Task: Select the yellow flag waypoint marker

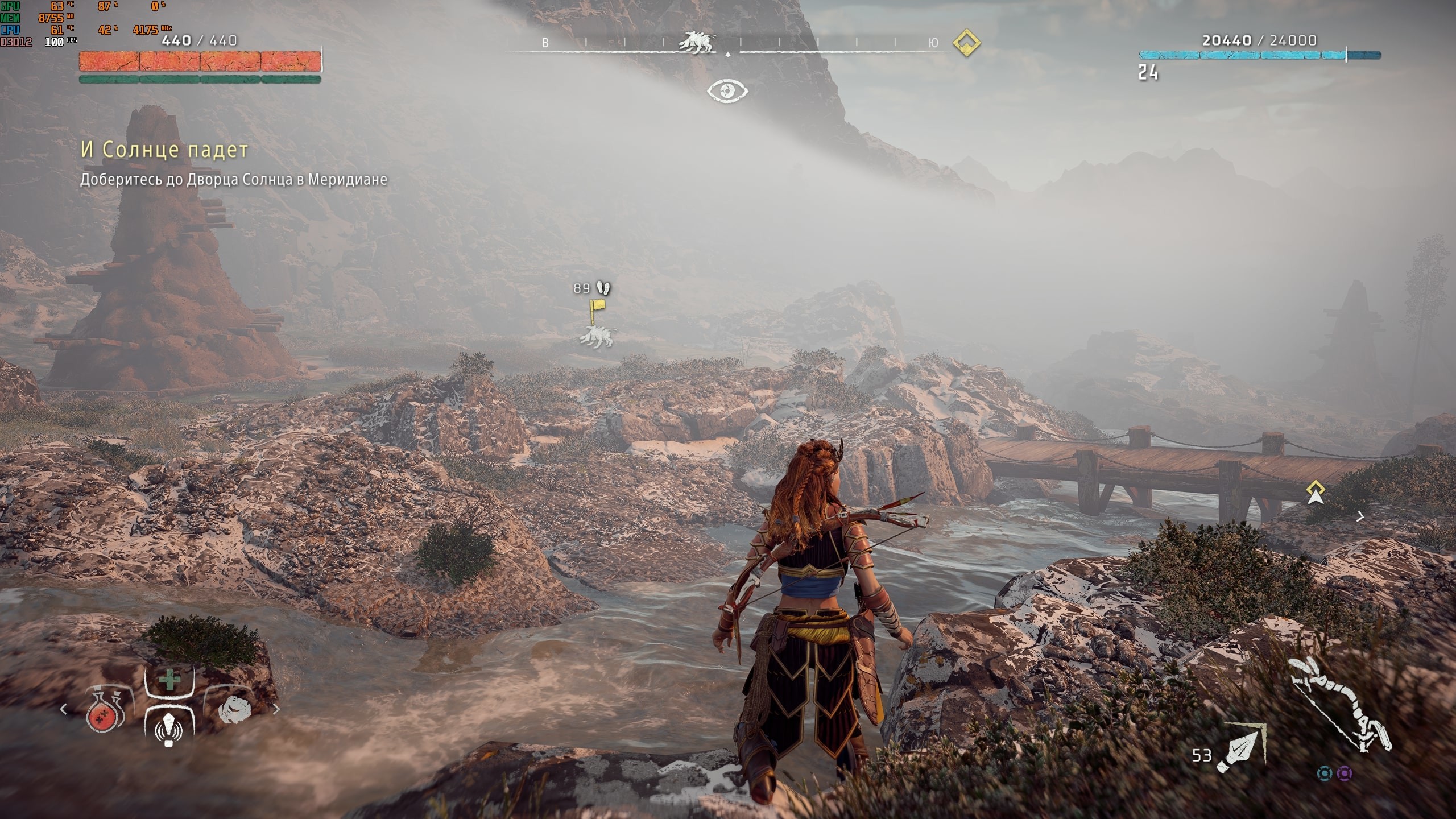Action: [597, 309]
